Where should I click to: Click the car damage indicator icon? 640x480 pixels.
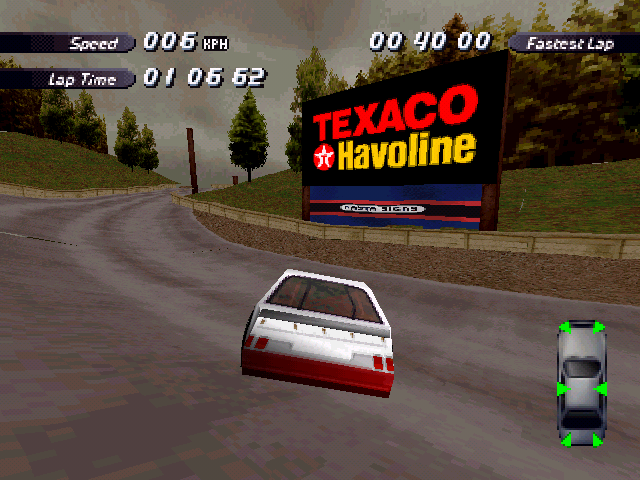tap(582, 383)
